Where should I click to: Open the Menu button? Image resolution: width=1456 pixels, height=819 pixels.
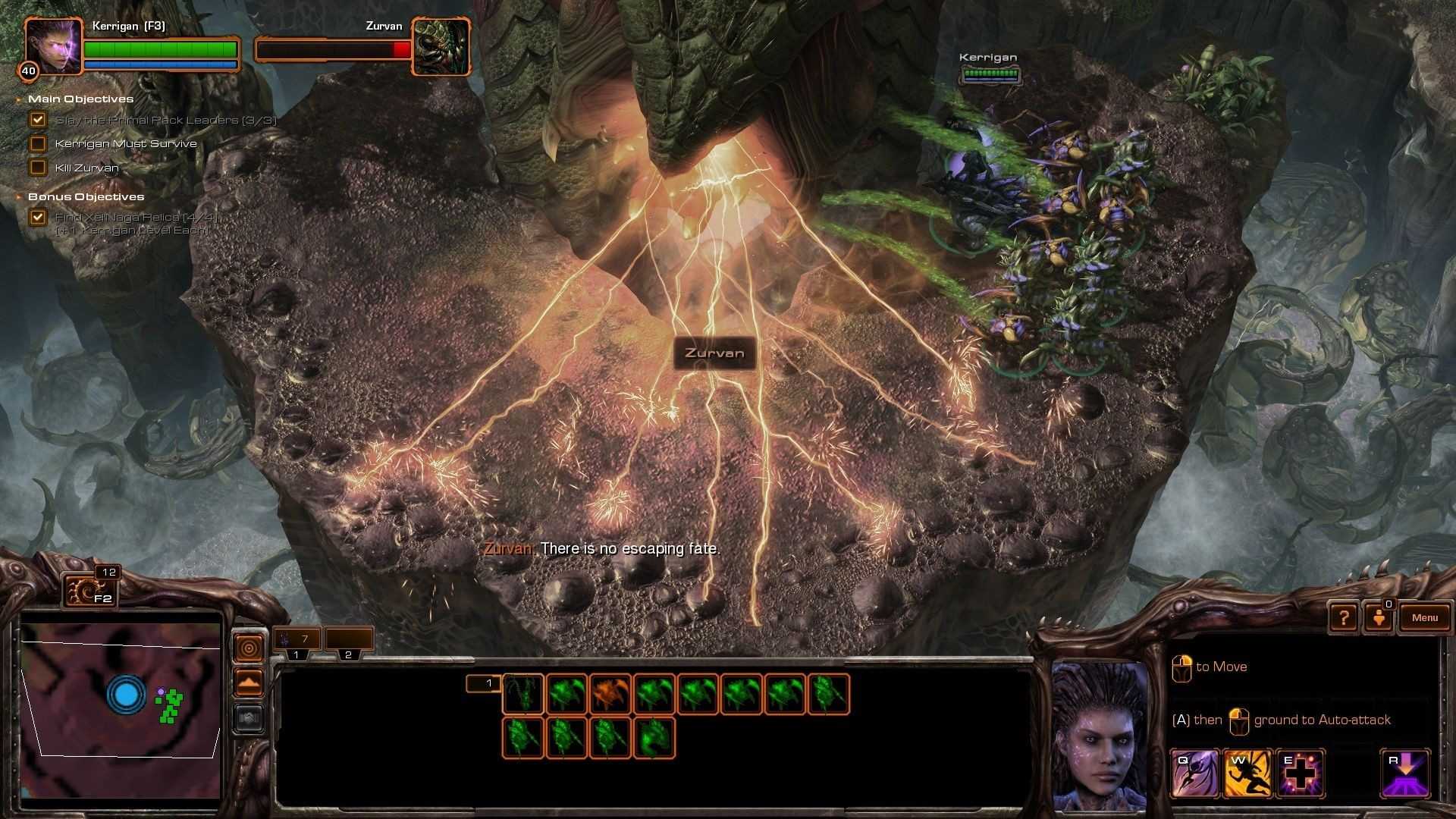click(1424, 617)
